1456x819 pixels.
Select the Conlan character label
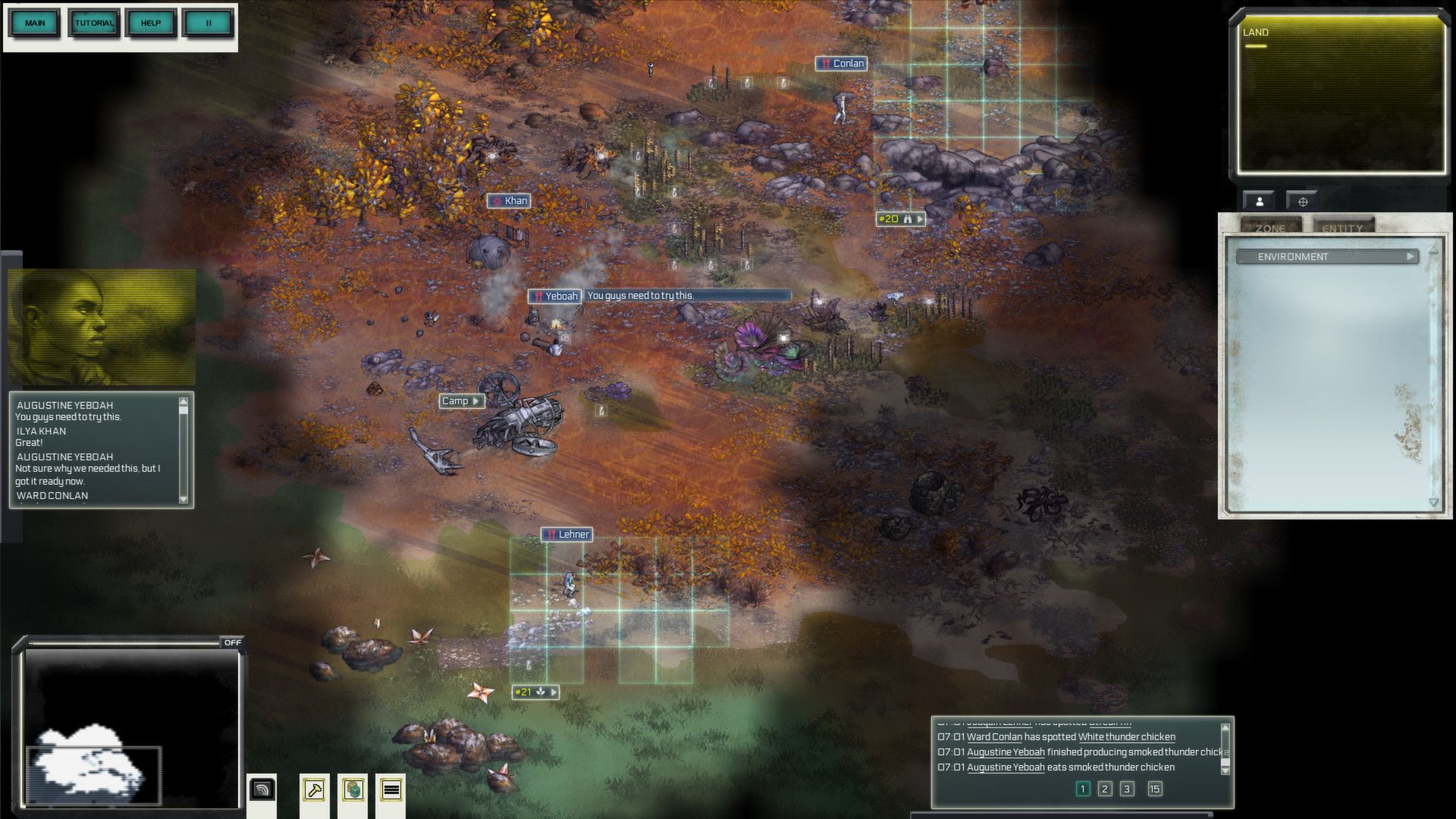(x=842, y=64)
